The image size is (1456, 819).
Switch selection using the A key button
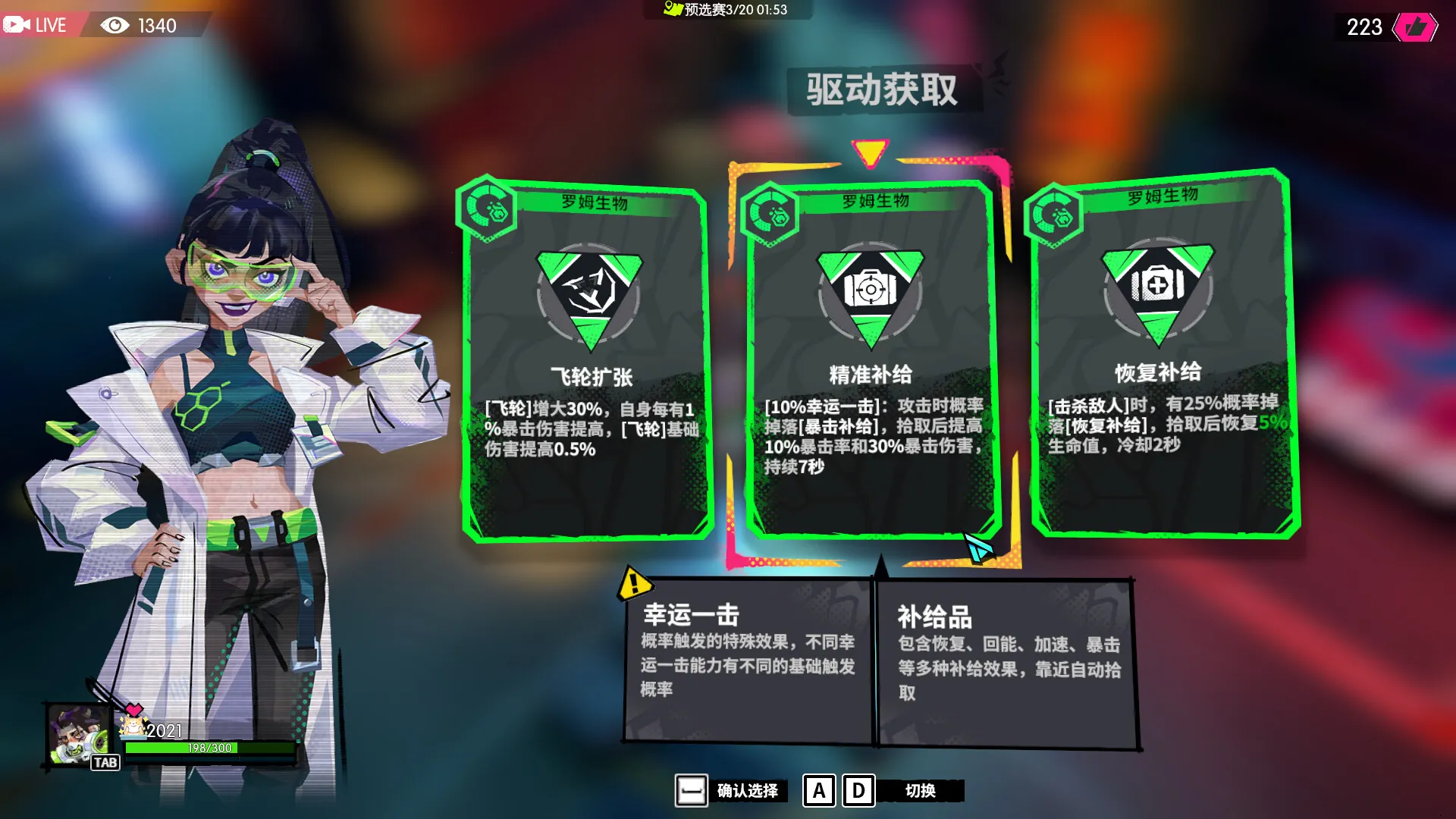point(818,791)
